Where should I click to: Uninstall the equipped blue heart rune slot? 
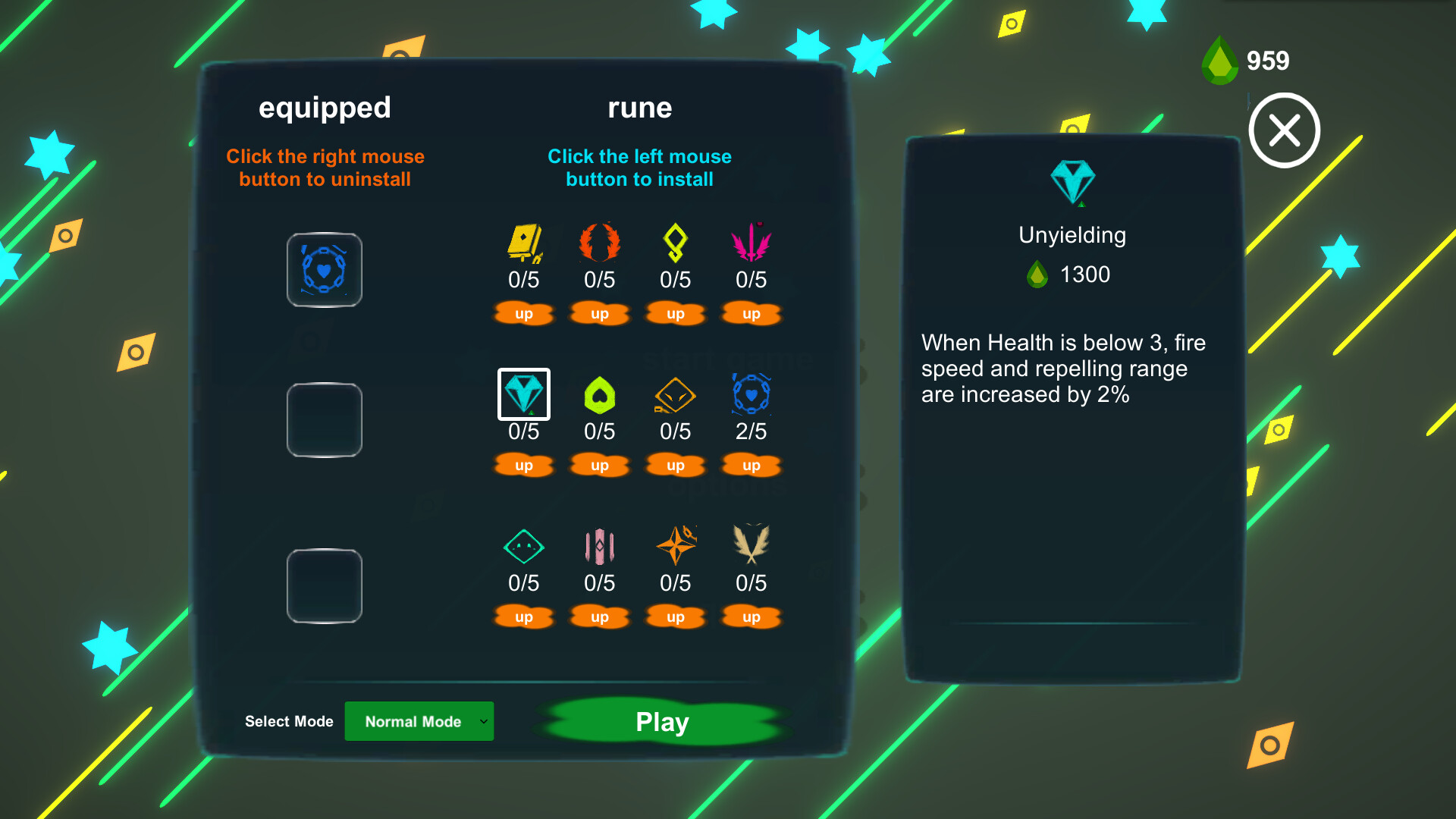point(325,270)
